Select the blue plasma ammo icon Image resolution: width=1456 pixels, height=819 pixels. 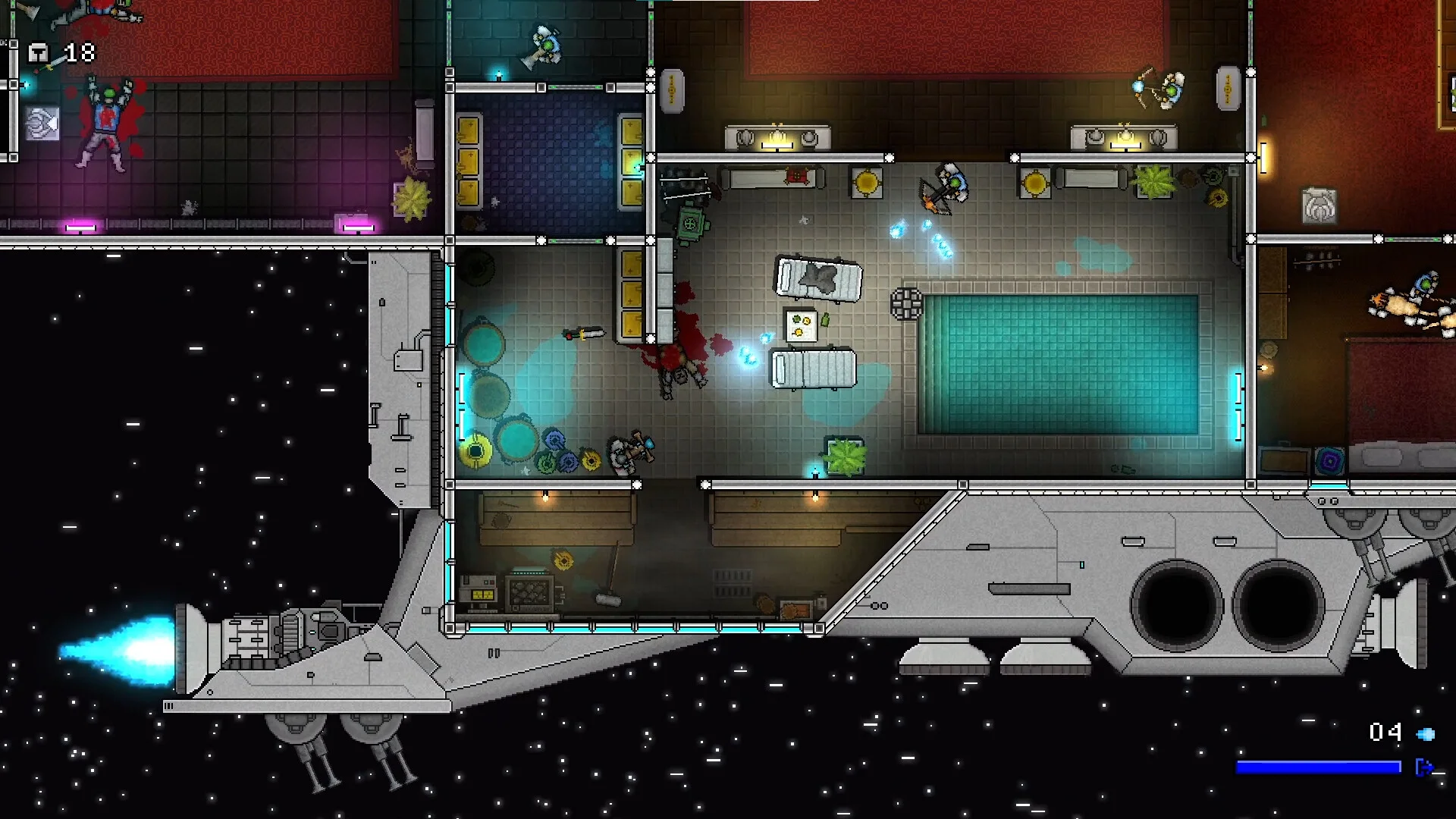1426,733
